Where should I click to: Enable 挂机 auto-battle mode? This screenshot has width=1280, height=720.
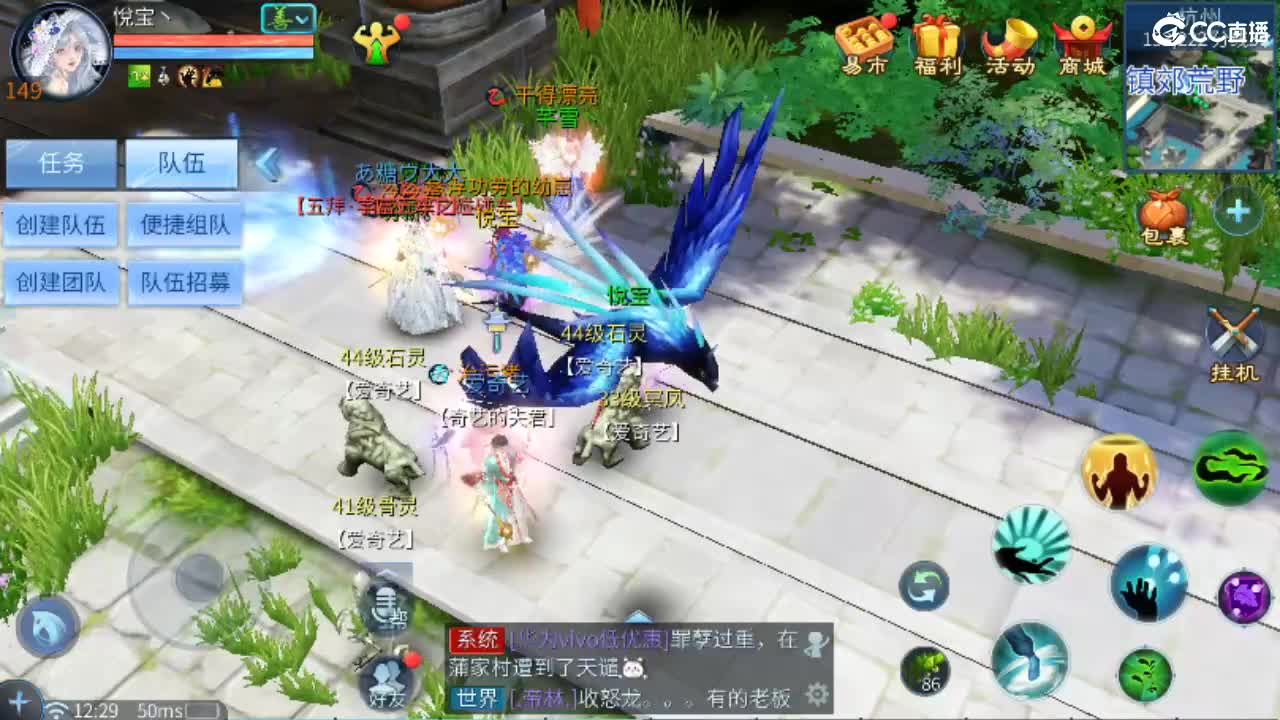coord(1233,330)
